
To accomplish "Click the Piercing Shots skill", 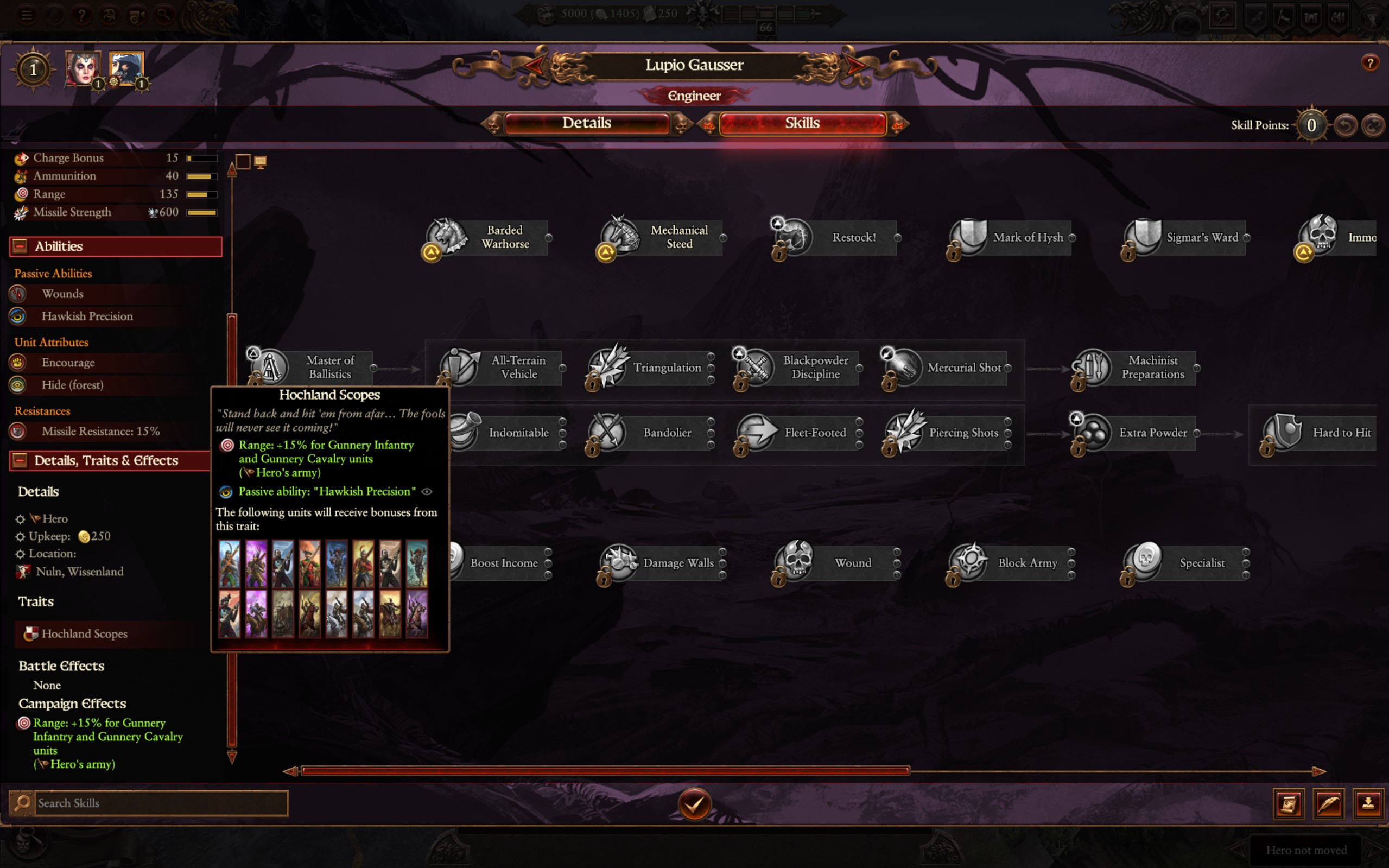I will coord(947,433).
